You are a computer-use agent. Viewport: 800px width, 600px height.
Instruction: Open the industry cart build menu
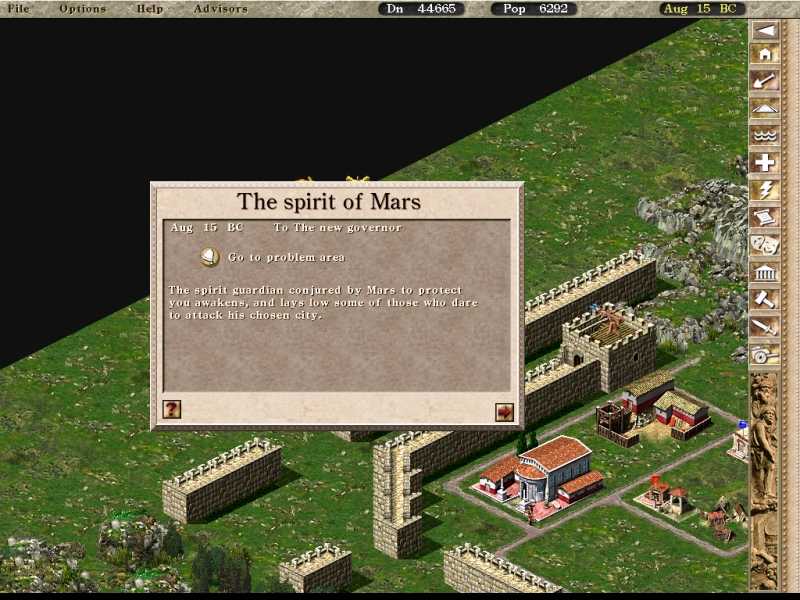click(765, 352)
